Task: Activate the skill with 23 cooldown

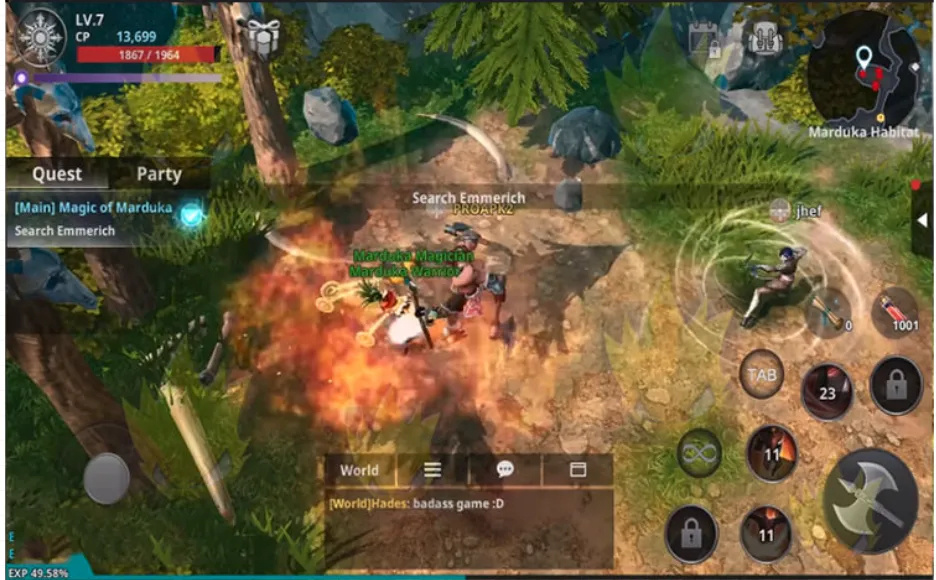Action: pos(827,390)
